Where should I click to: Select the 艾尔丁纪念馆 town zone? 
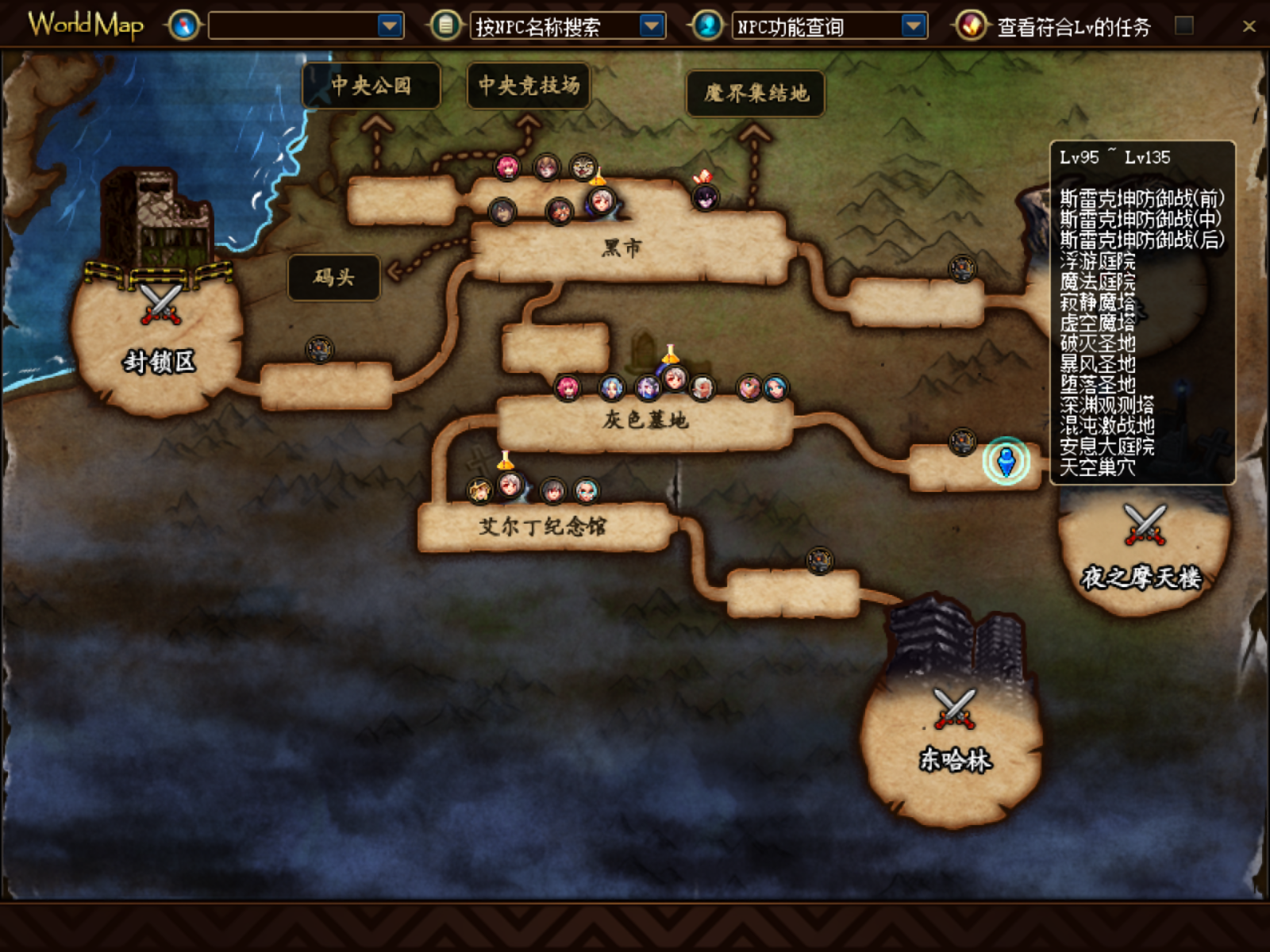[542, 526]
